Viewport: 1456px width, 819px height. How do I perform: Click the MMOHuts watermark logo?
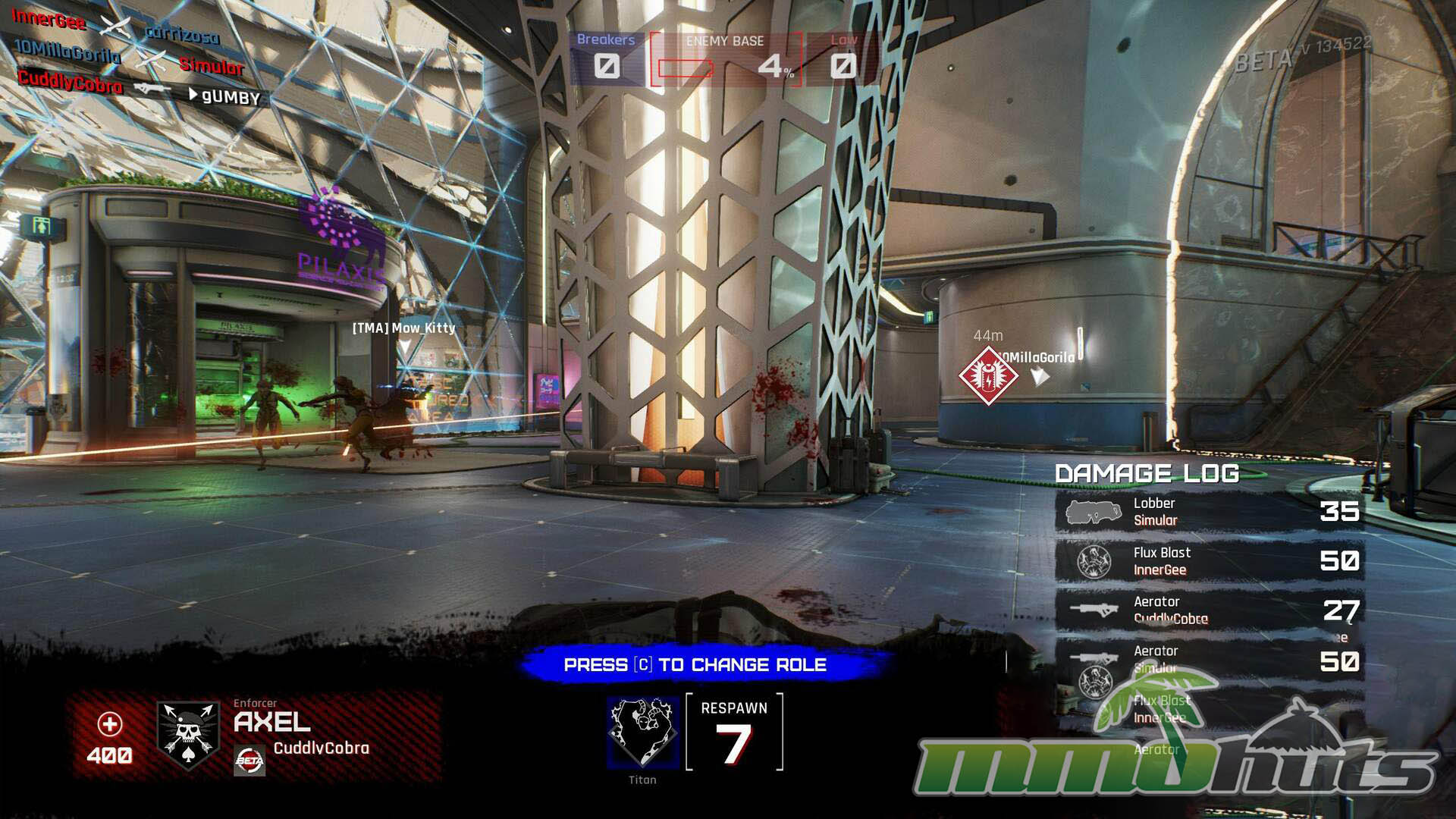pos(1175,751)
